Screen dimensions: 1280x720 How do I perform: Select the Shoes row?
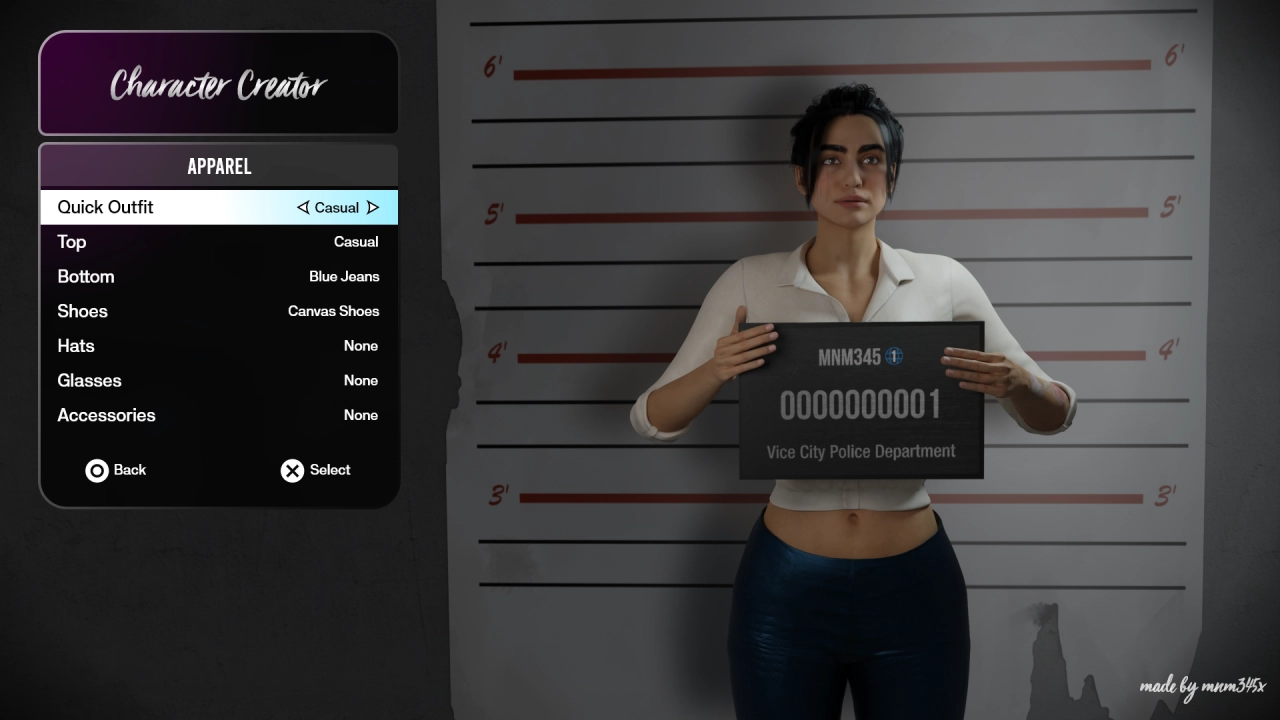point(218,311)
